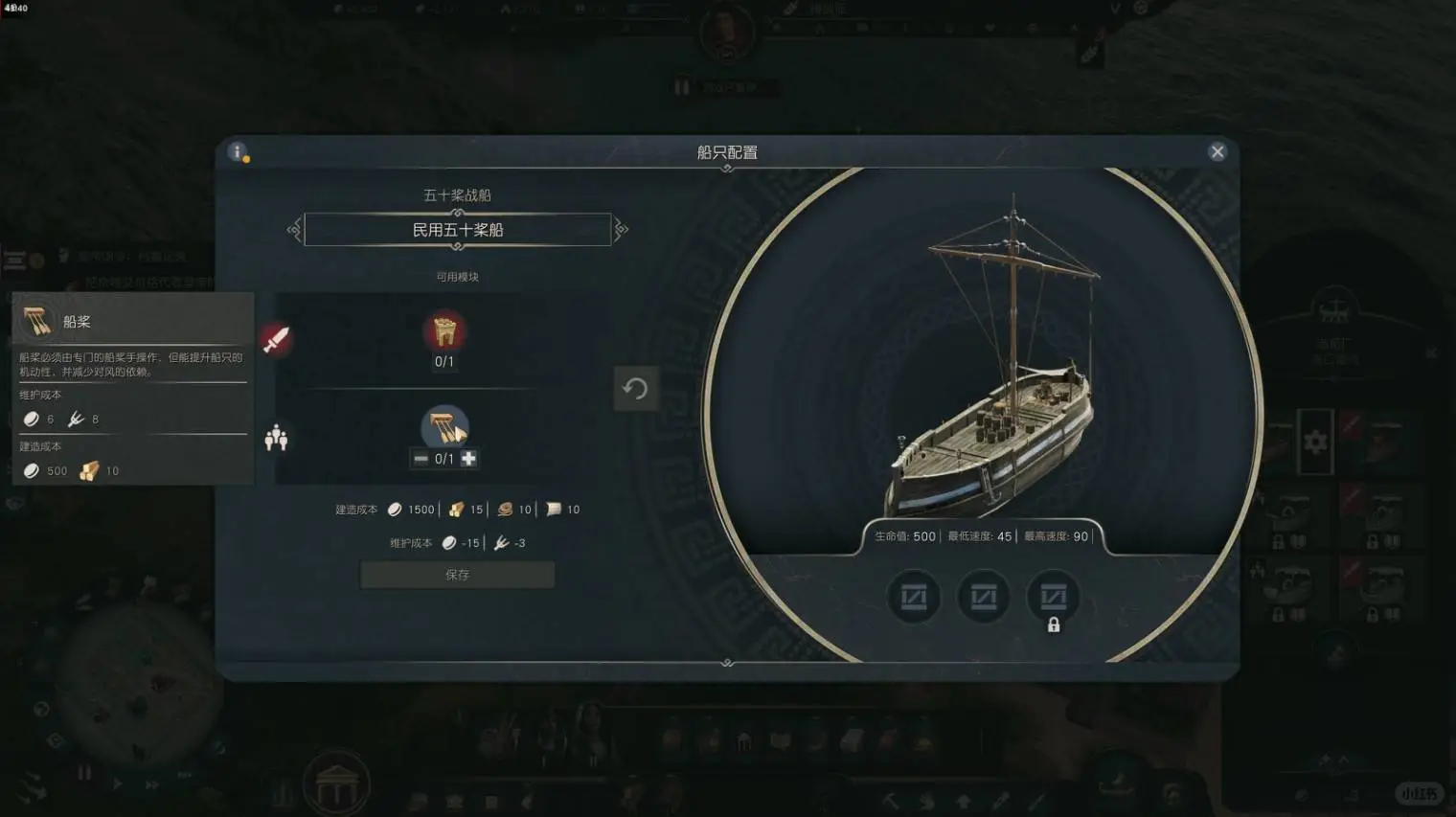1456x817 pixels.
Task: Collapse dialog via bottom center chevron
Action: click(x=726, y=660)
